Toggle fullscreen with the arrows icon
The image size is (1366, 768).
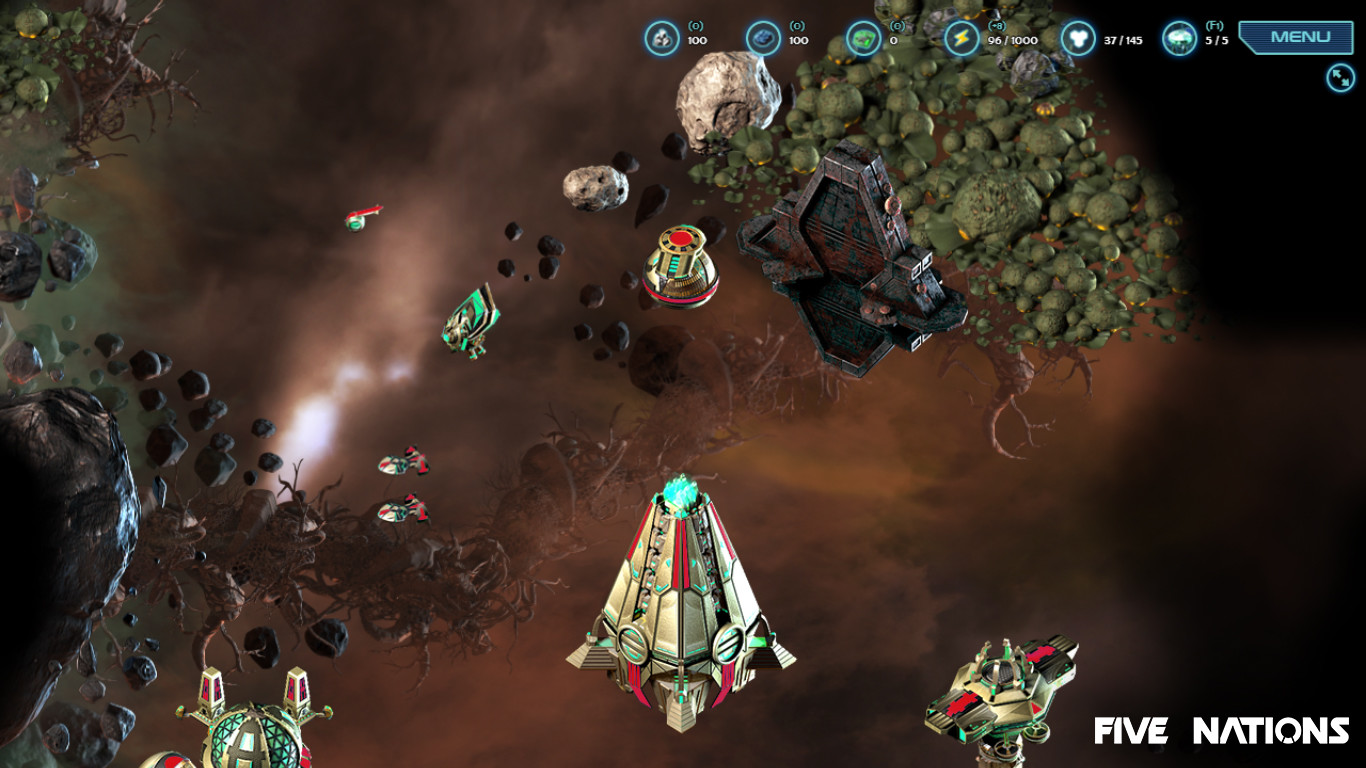[1338, 75]
